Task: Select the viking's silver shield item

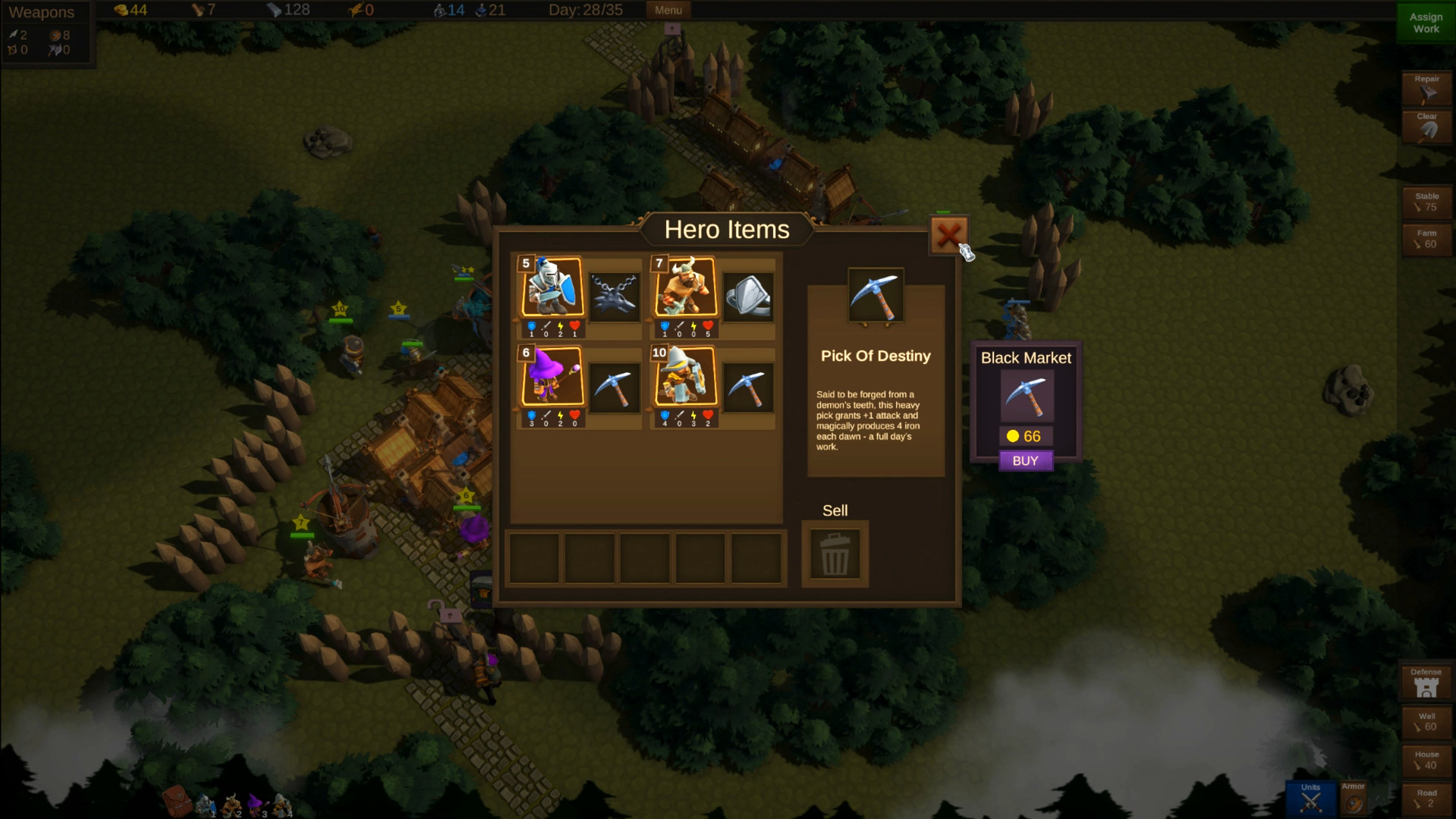Action: (748, 296)
